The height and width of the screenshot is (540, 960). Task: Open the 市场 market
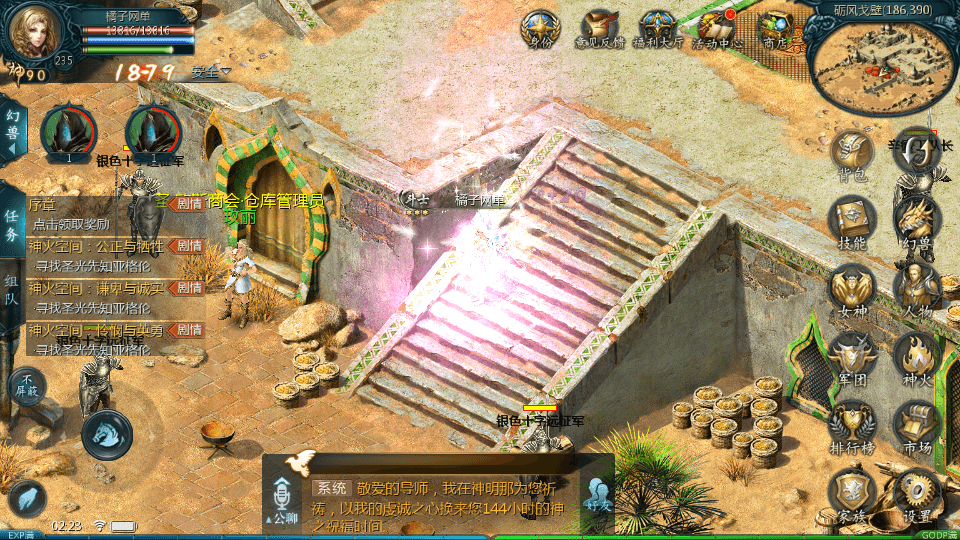click(x=917, y=426)
